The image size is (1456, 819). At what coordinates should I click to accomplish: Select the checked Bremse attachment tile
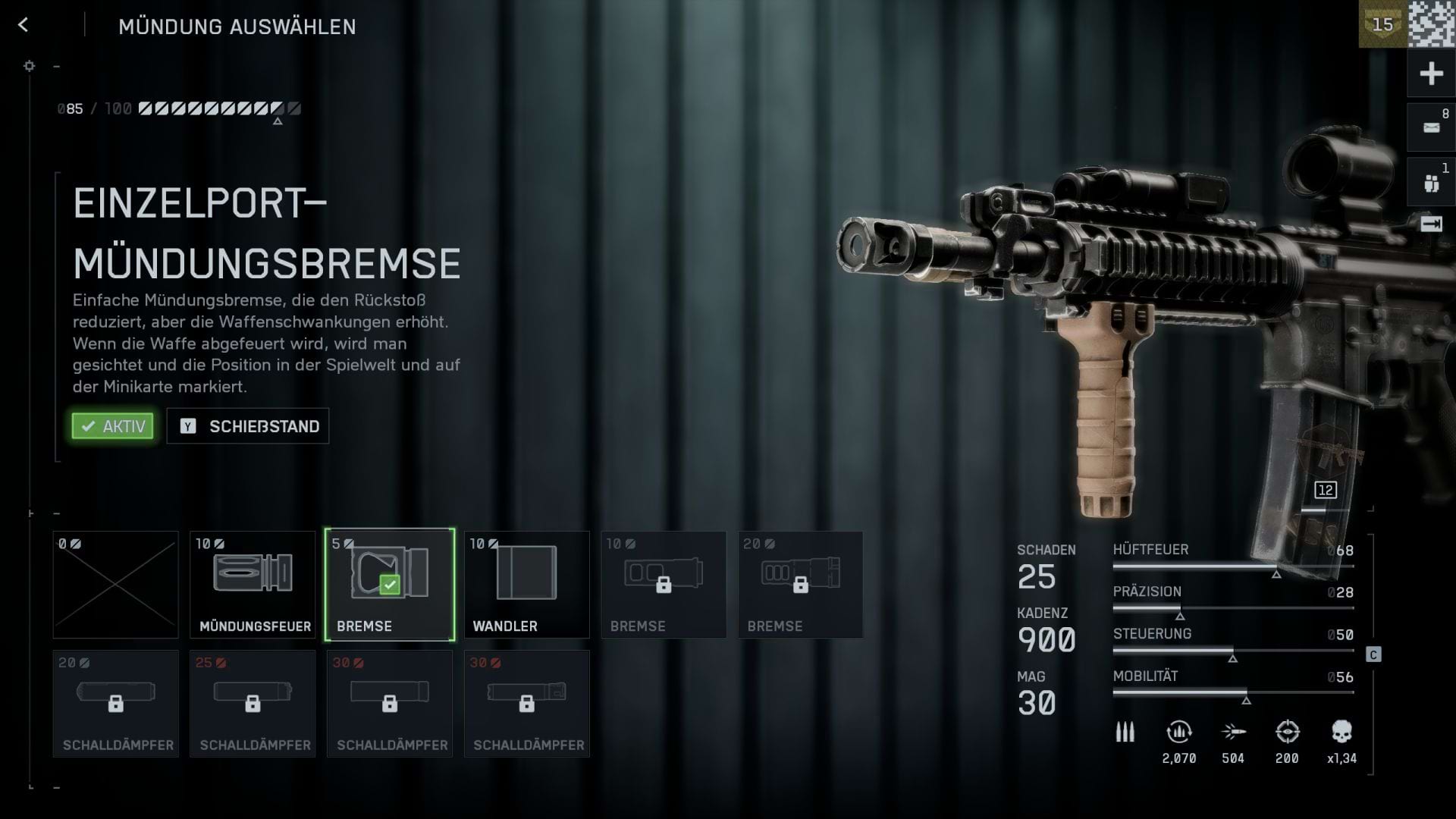click(x=390, y=585)
